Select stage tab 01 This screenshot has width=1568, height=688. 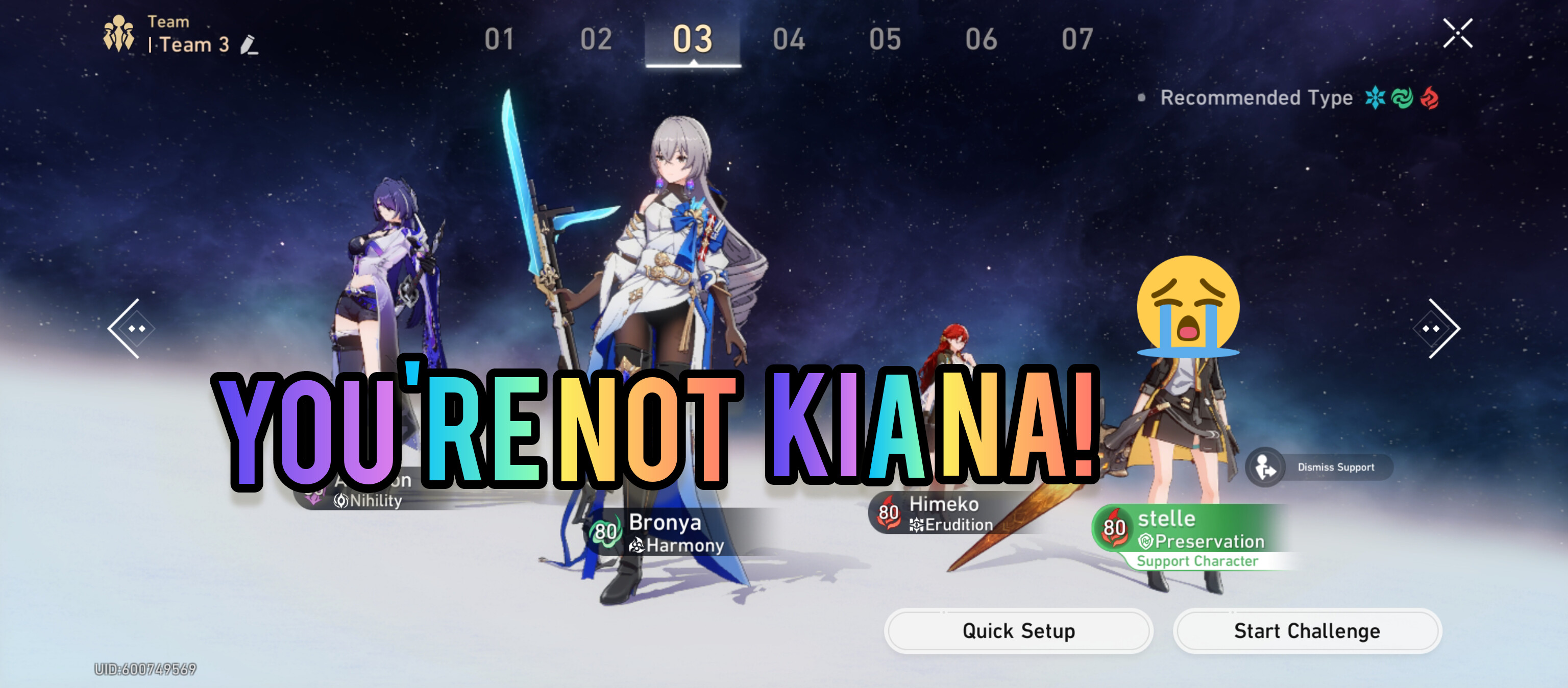499,40
